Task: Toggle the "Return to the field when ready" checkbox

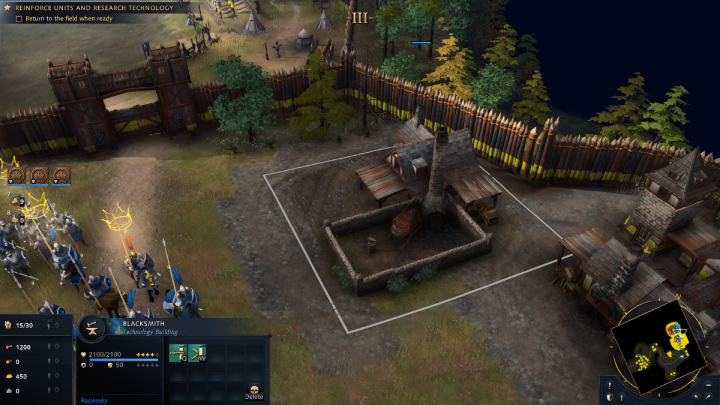Action: pos(20,19)
